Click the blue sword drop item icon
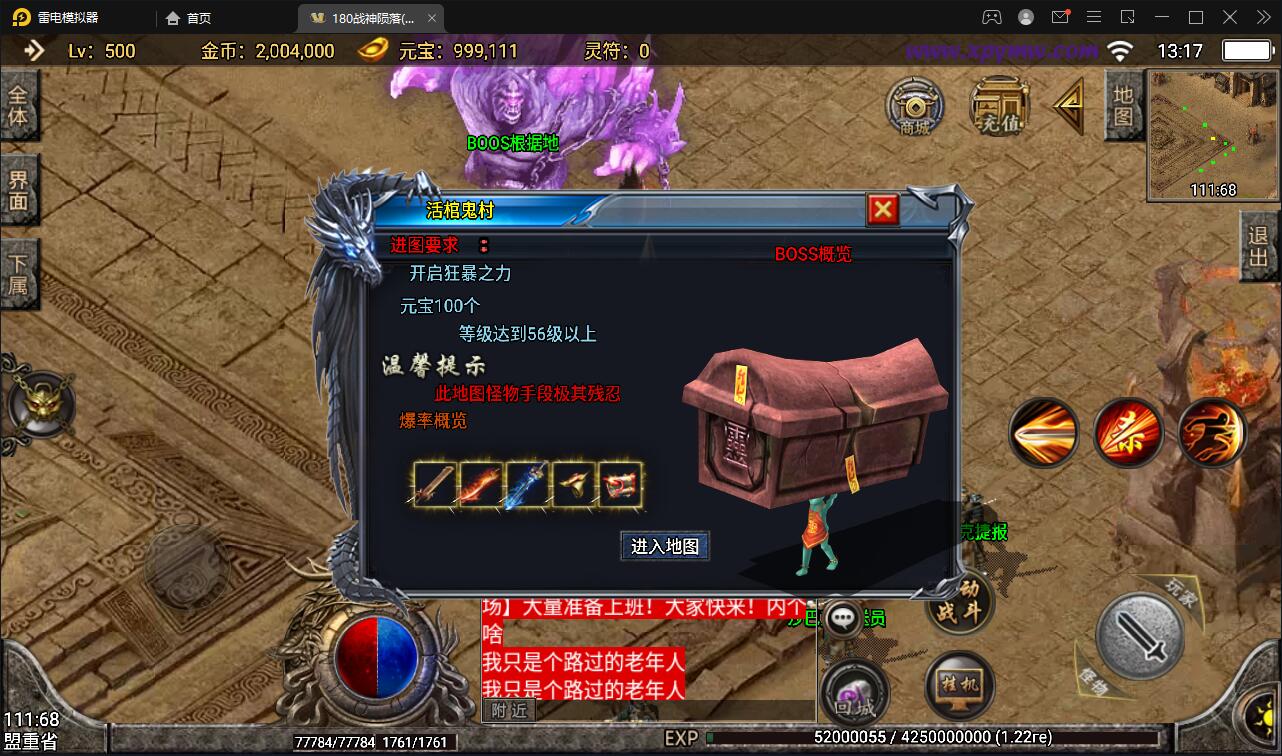 (x=526, y=484)
